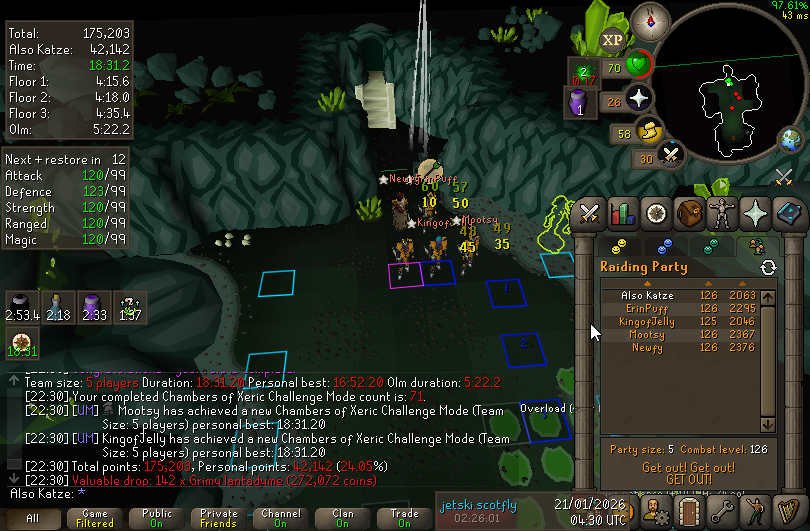This screenshot has height=531, width=810.
Task: Click the special attack orb
Action: [x=672, y=156]
